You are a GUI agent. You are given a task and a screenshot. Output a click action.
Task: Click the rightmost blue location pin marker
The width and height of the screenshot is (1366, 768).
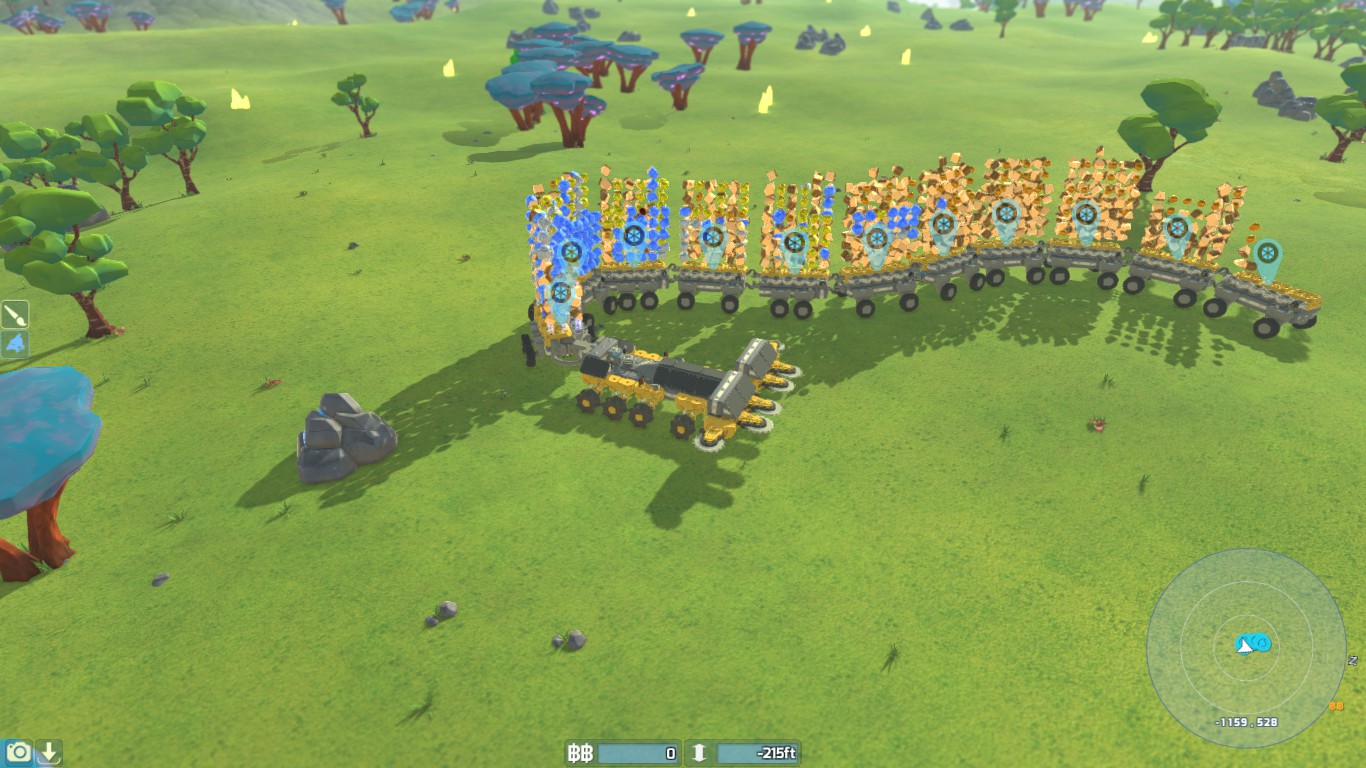1266,253
